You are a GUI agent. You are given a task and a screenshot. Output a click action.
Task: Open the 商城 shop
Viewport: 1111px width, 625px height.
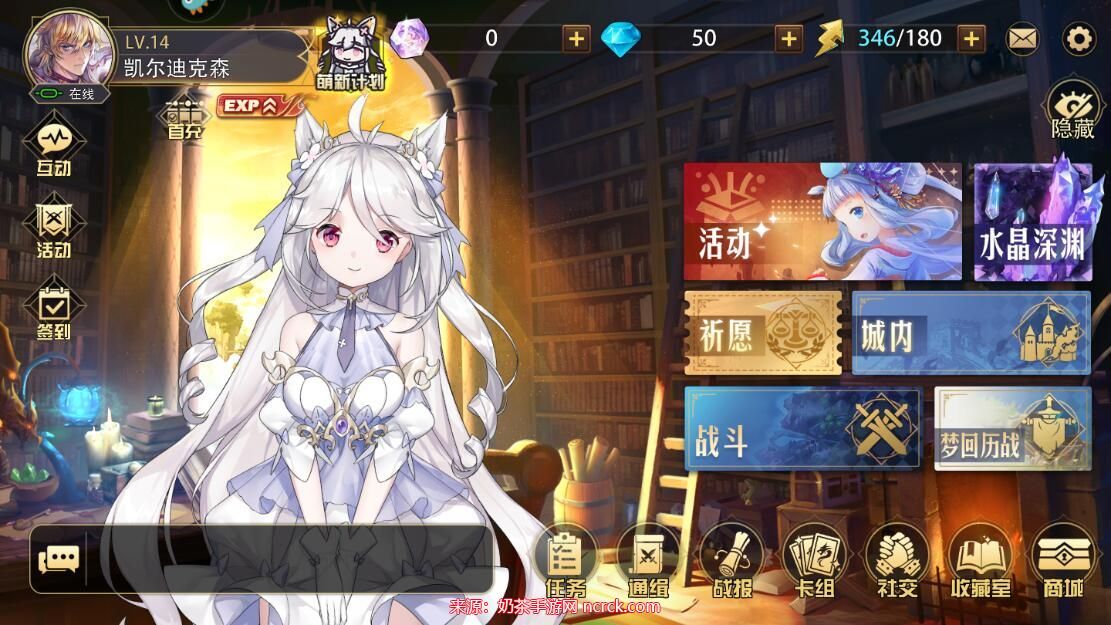[x=1062, y=561]
